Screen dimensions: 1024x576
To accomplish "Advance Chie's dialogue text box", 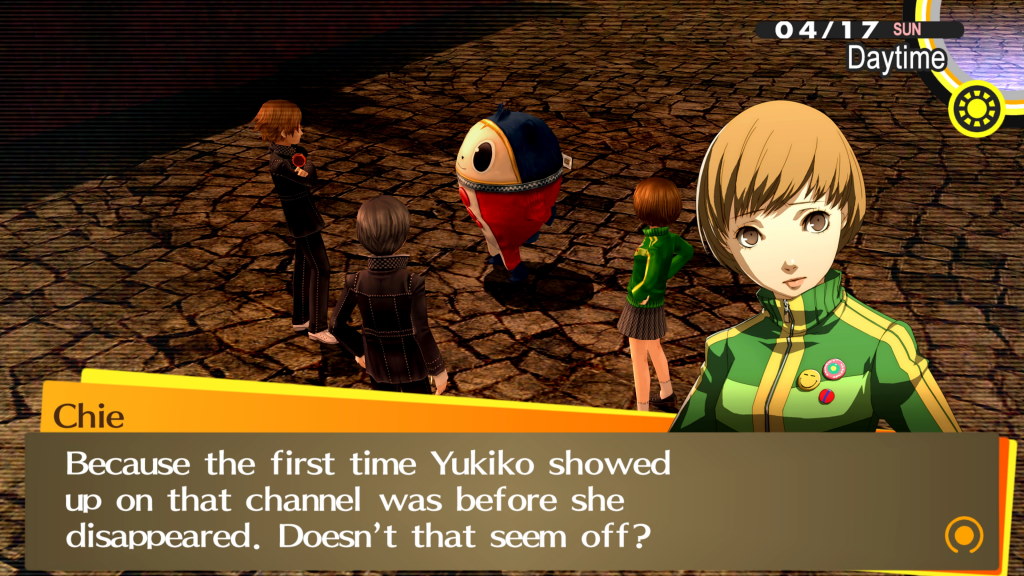I will click(x=500, y=500).
